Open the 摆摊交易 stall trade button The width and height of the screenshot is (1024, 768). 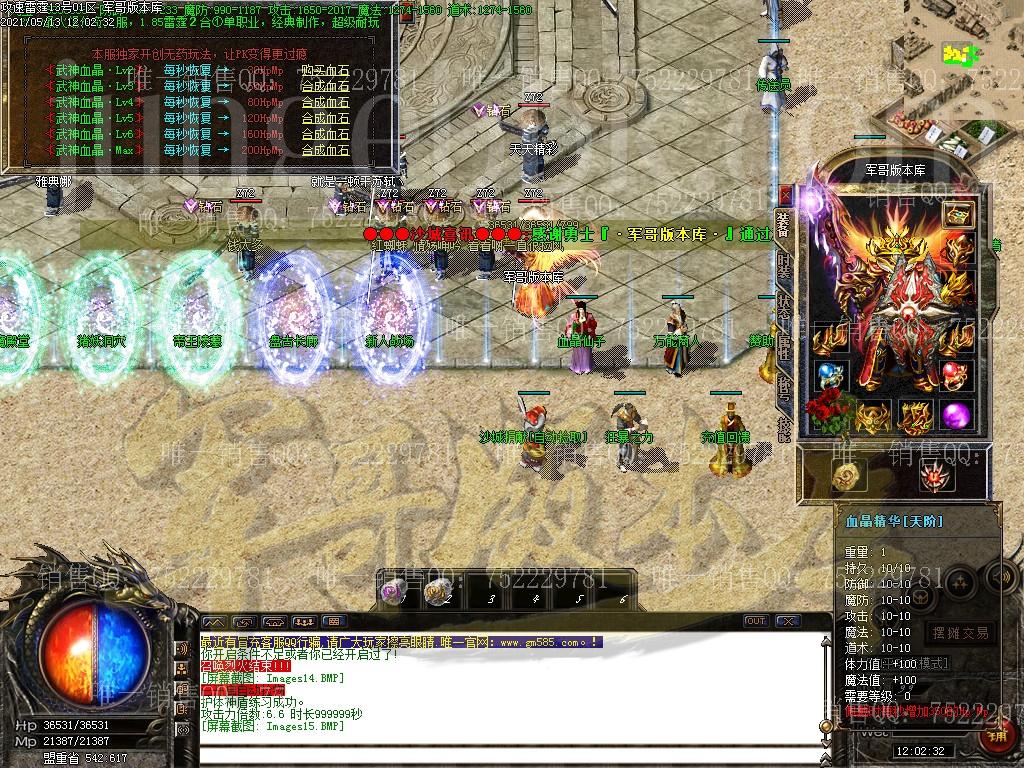tap(959, 633)
